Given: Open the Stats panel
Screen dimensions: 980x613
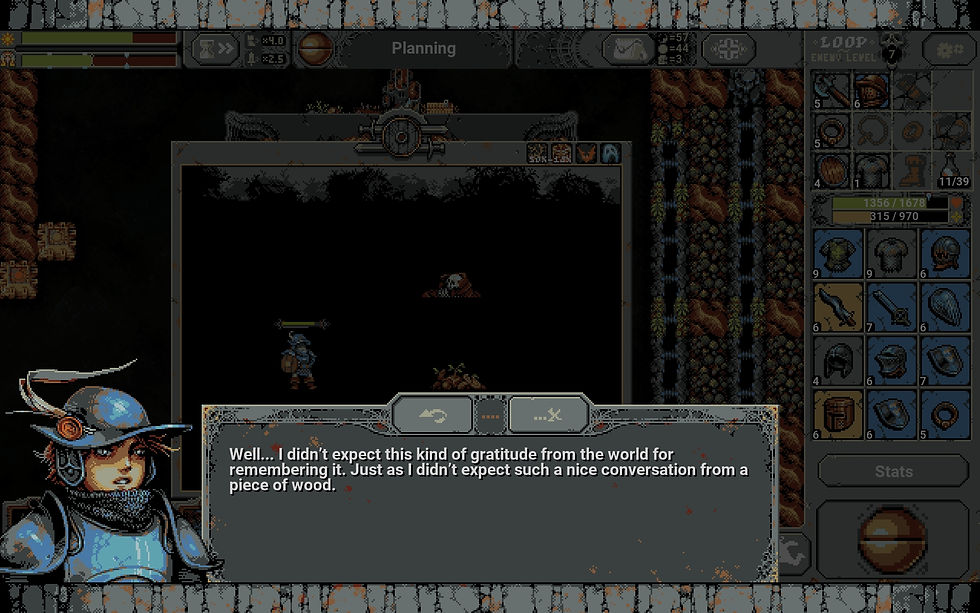Looking at the screenshot, I should [x=893, y=471].
